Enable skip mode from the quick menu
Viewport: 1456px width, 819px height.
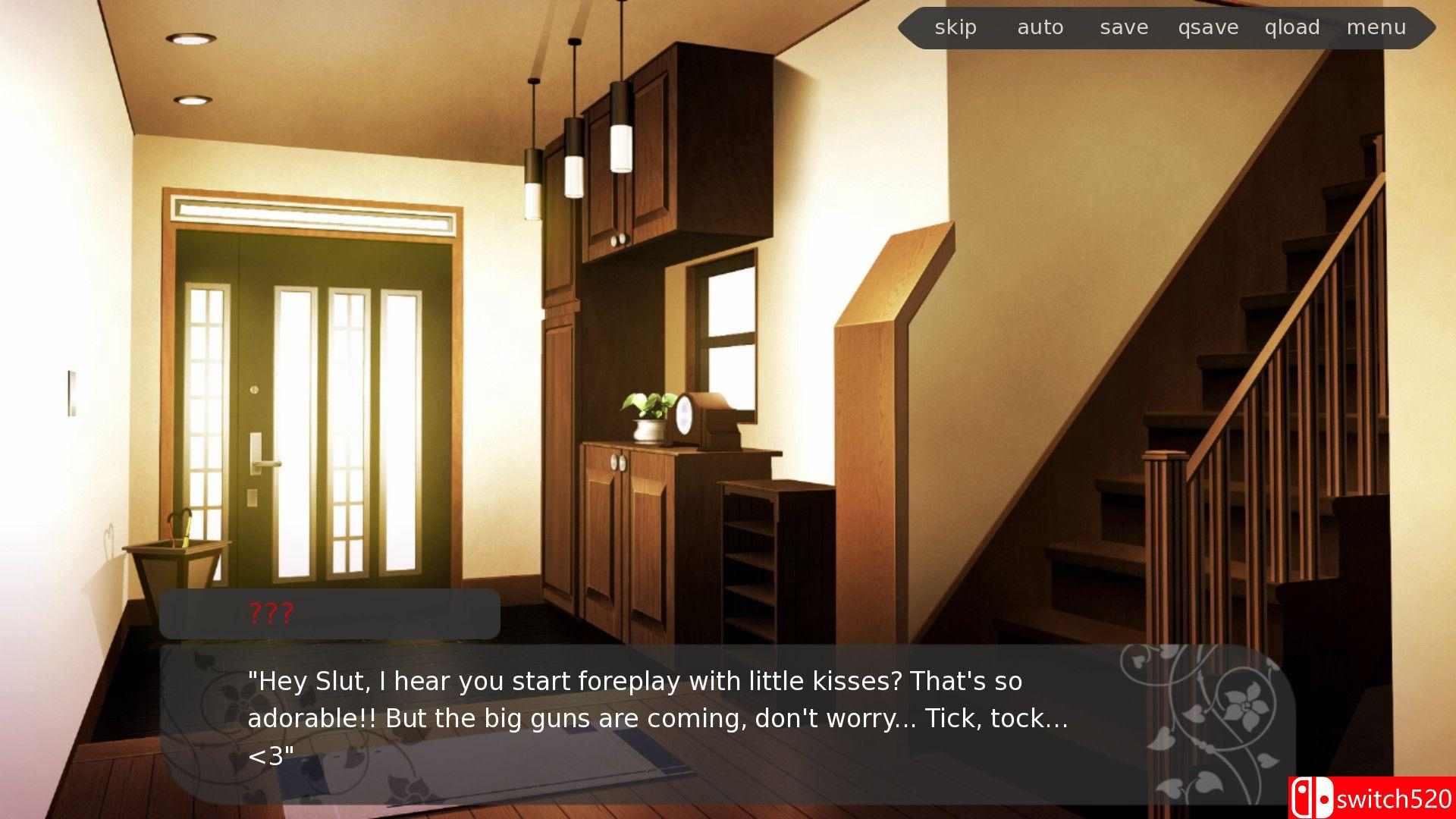(x=955, y=27)
